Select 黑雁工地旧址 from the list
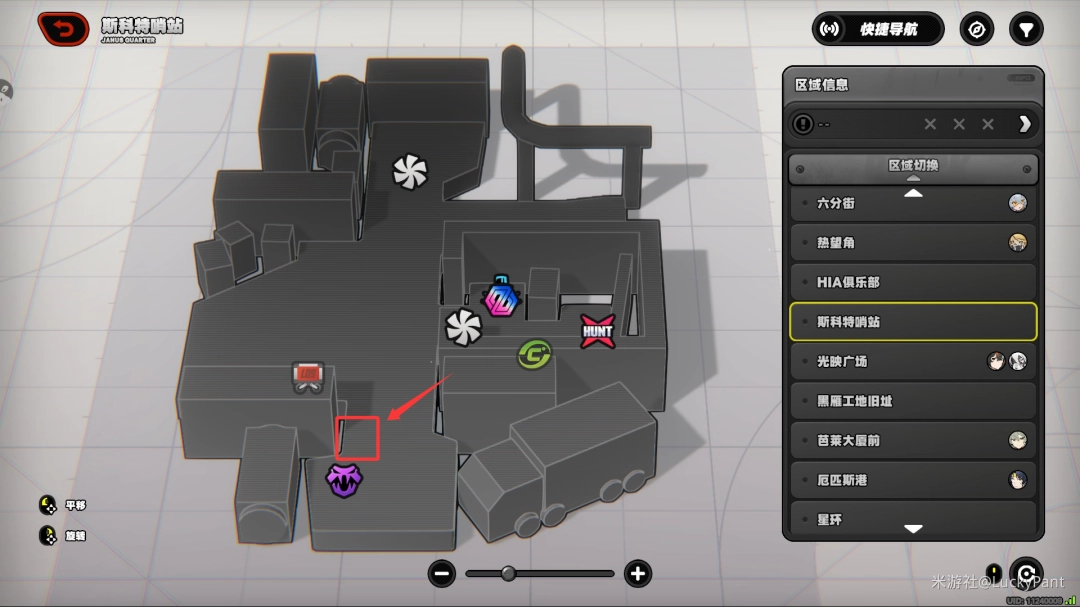The image size is (1080, 607). pyautogui.click(x=912, y=401)
